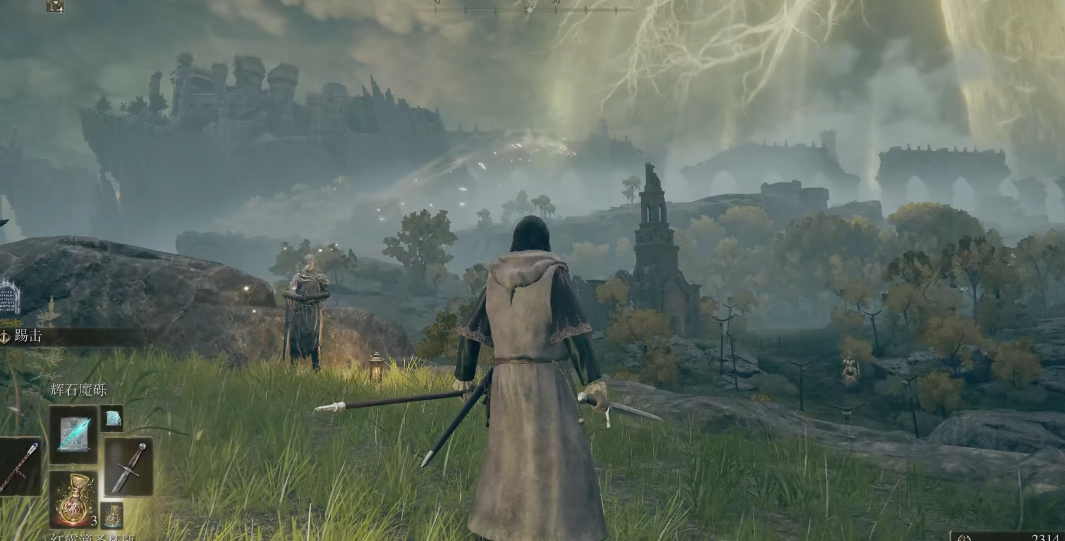Select the glintstone staff weapon slot
This screenshot has width=1065, height=541.
point(20,467)
